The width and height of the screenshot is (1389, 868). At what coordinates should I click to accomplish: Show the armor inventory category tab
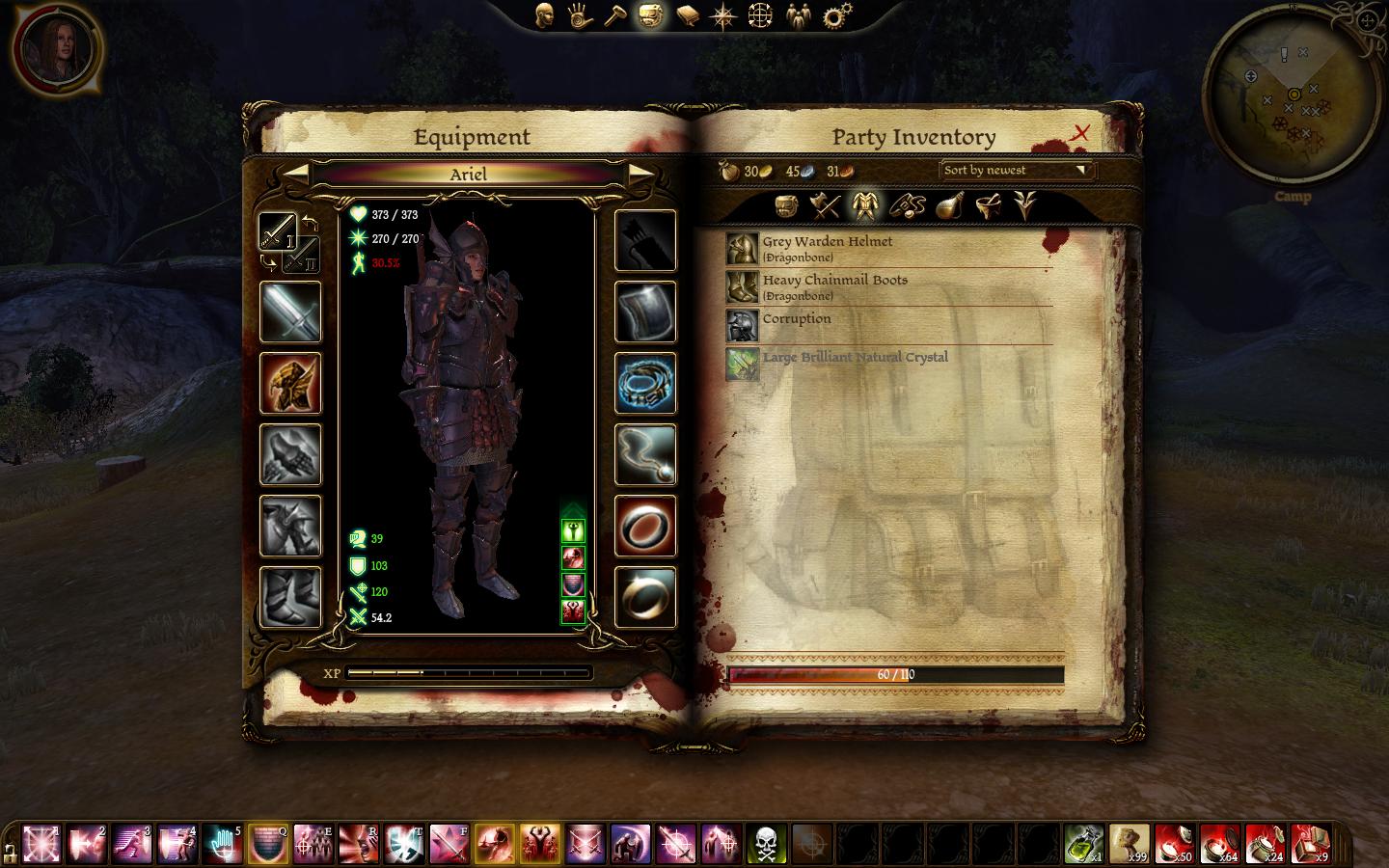pos(862,205)
